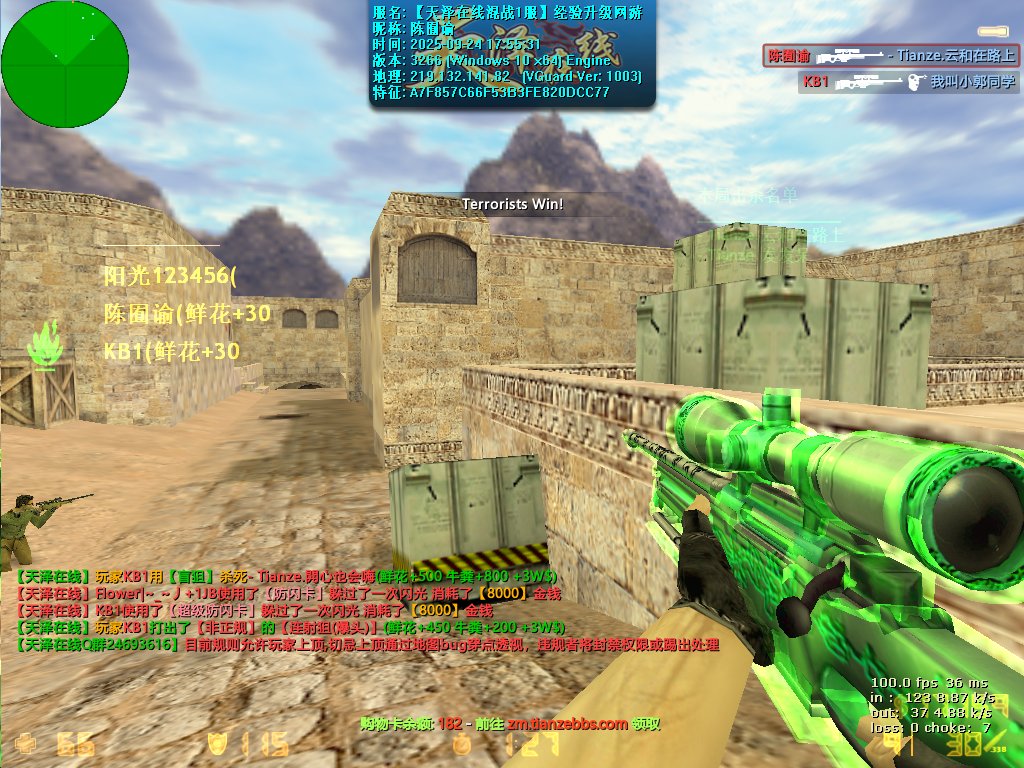Image resolution: width=1024 pixels, height=768 pixels.
Task: Click the red Q群 rules chat message
Action: 368,645
